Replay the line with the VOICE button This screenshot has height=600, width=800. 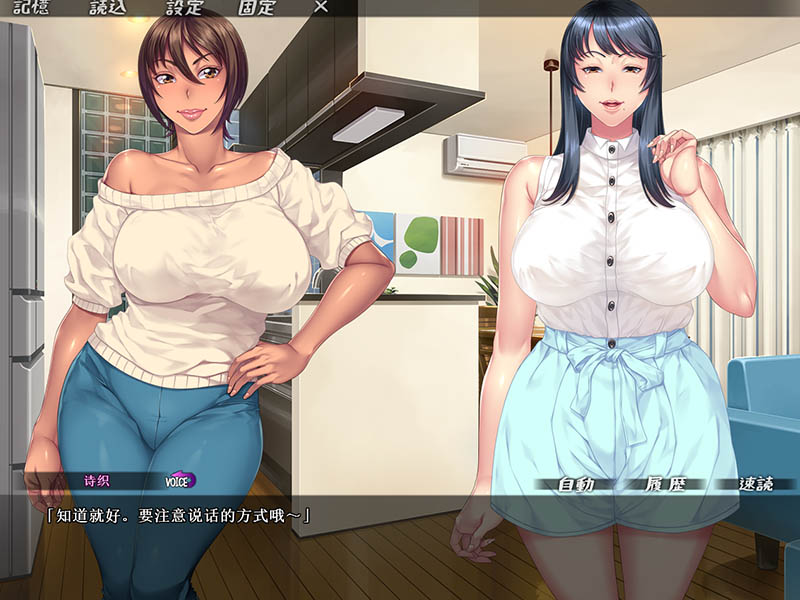click(x=180, y=480)
